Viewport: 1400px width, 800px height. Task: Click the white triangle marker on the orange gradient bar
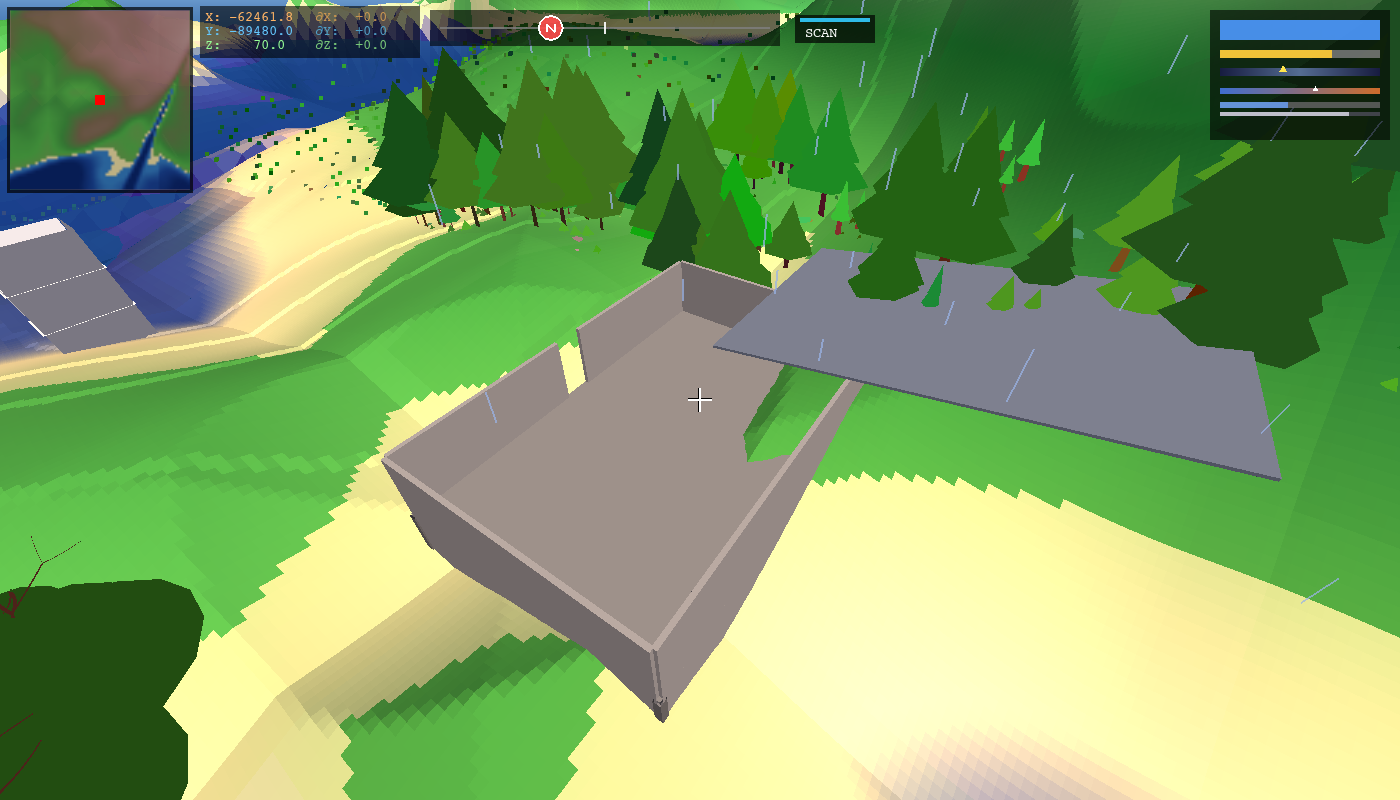click(1315, 88)
